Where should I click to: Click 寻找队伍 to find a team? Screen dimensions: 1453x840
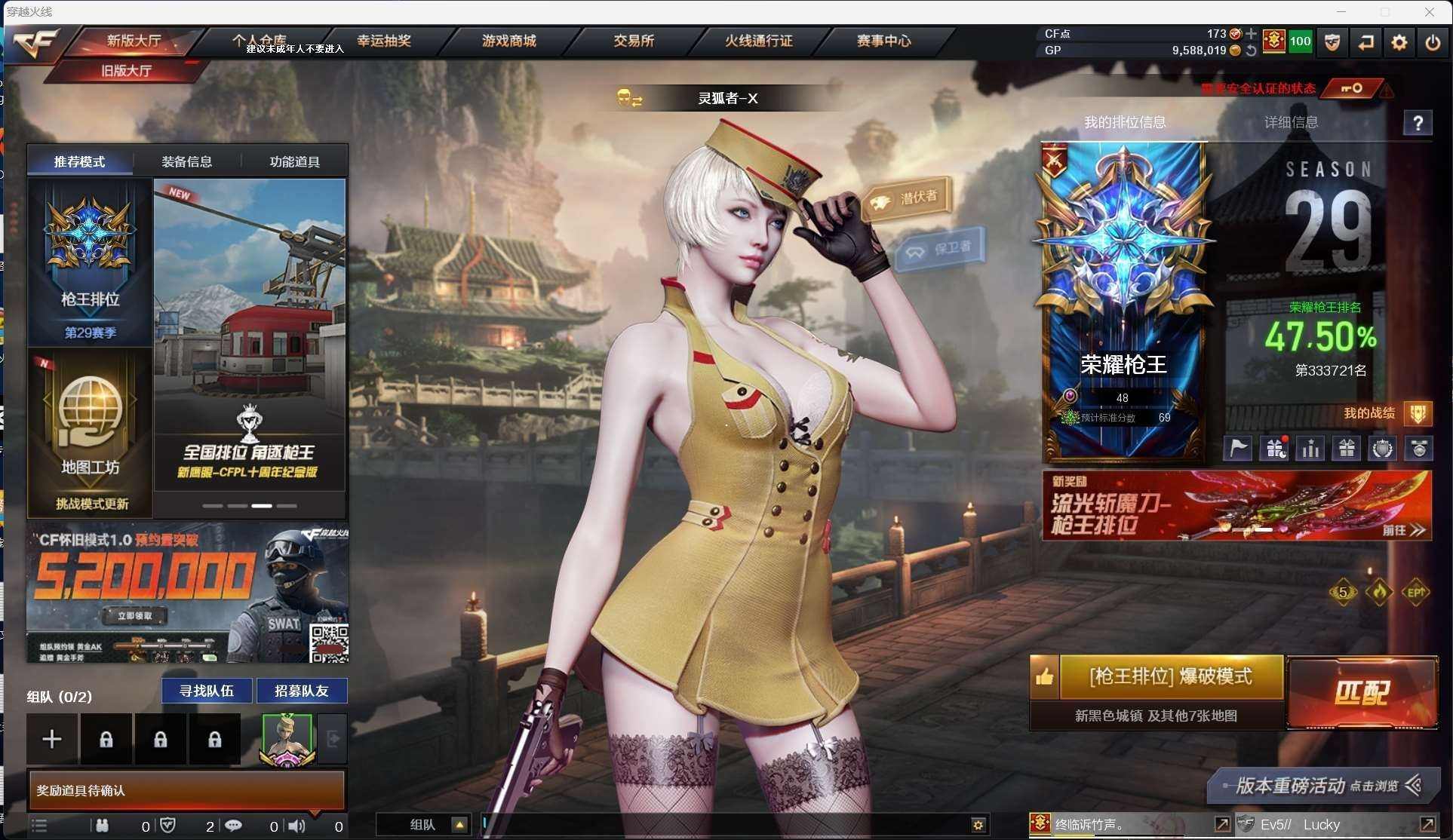(x=207, y=691)
